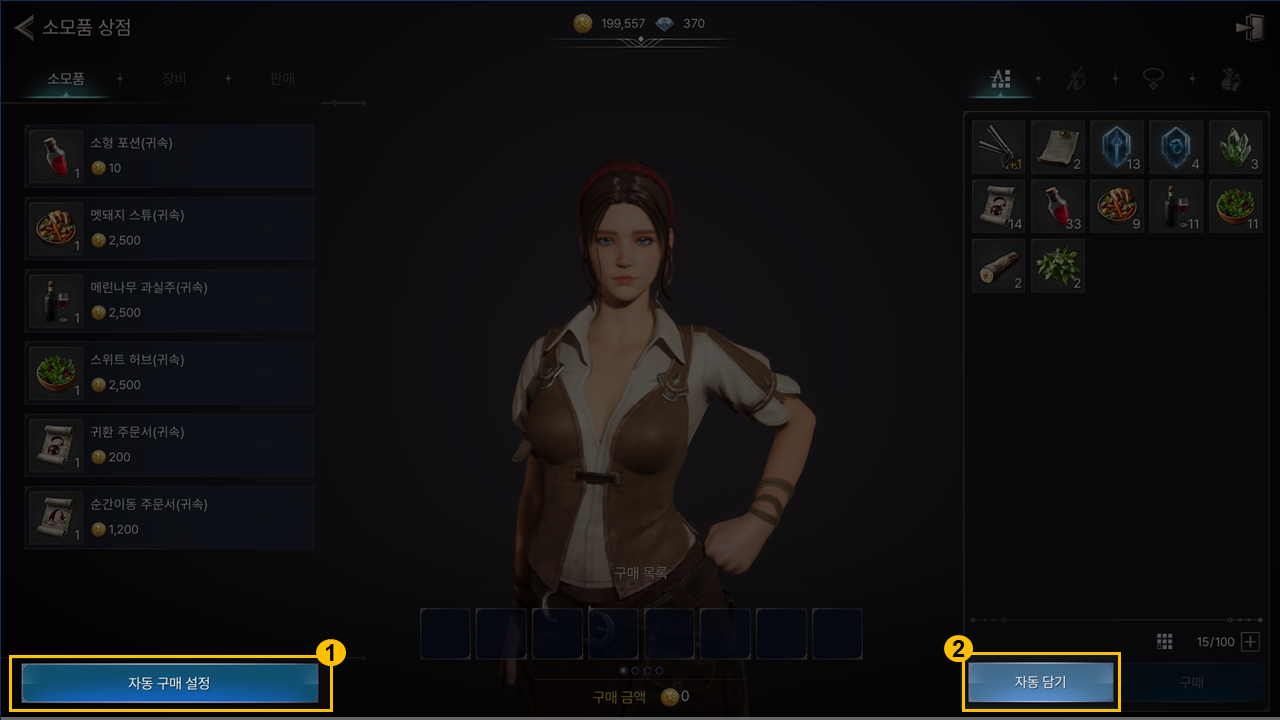Select 소형 포션(귀속) in the shop list
This screenshot has height=720, width=1280.
(x=169, y=157)
